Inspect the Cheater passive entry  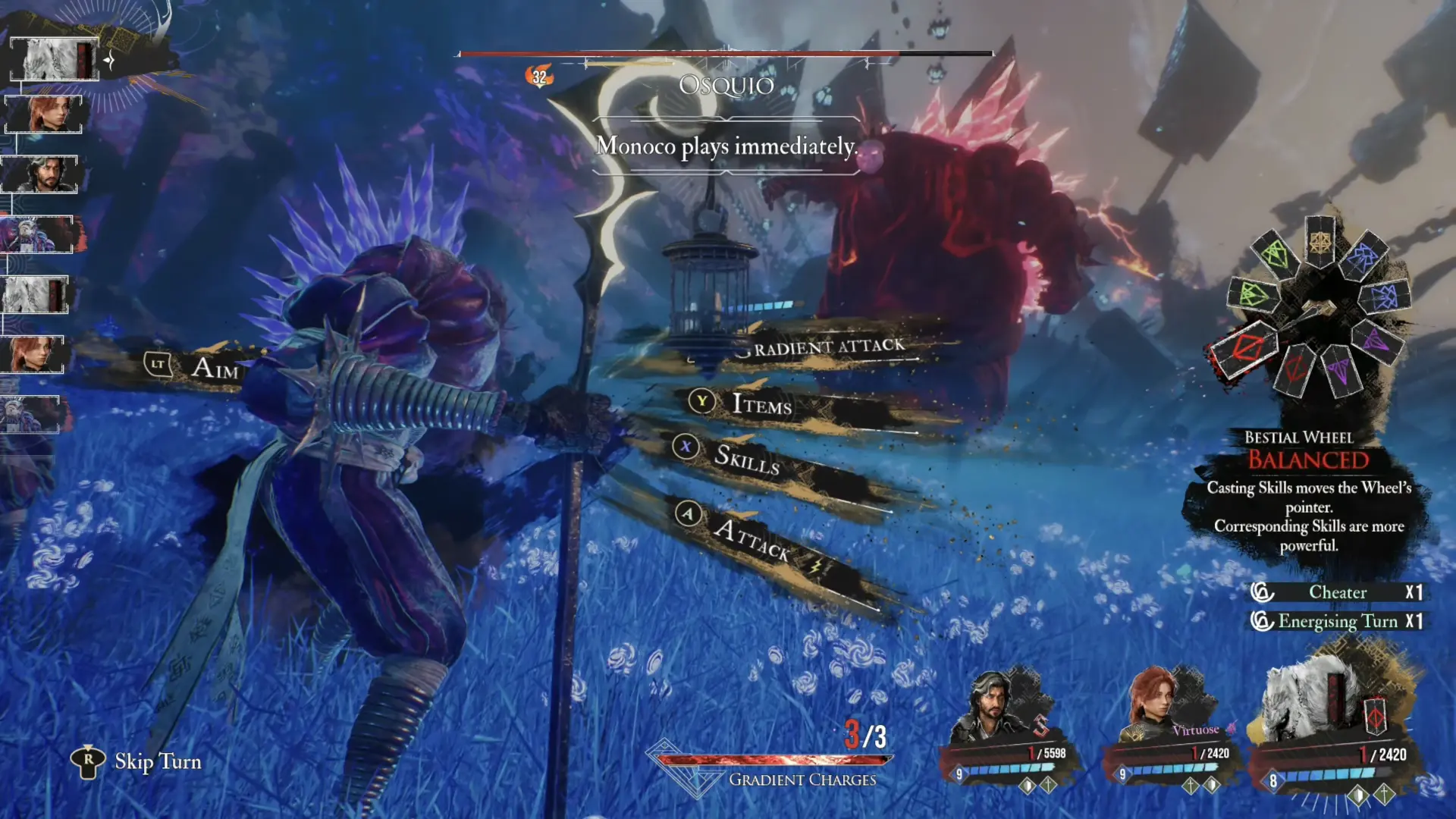click(1338, 592)
